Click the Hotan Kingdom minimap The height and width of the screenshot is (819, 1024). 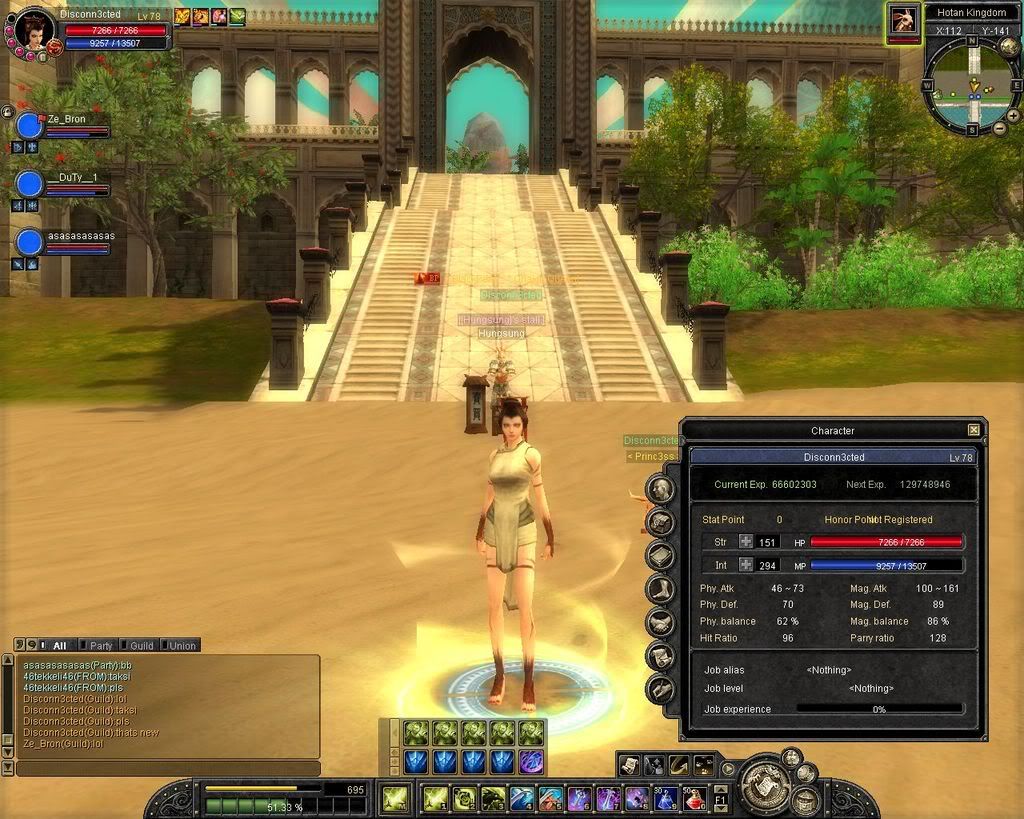(971, 84)
